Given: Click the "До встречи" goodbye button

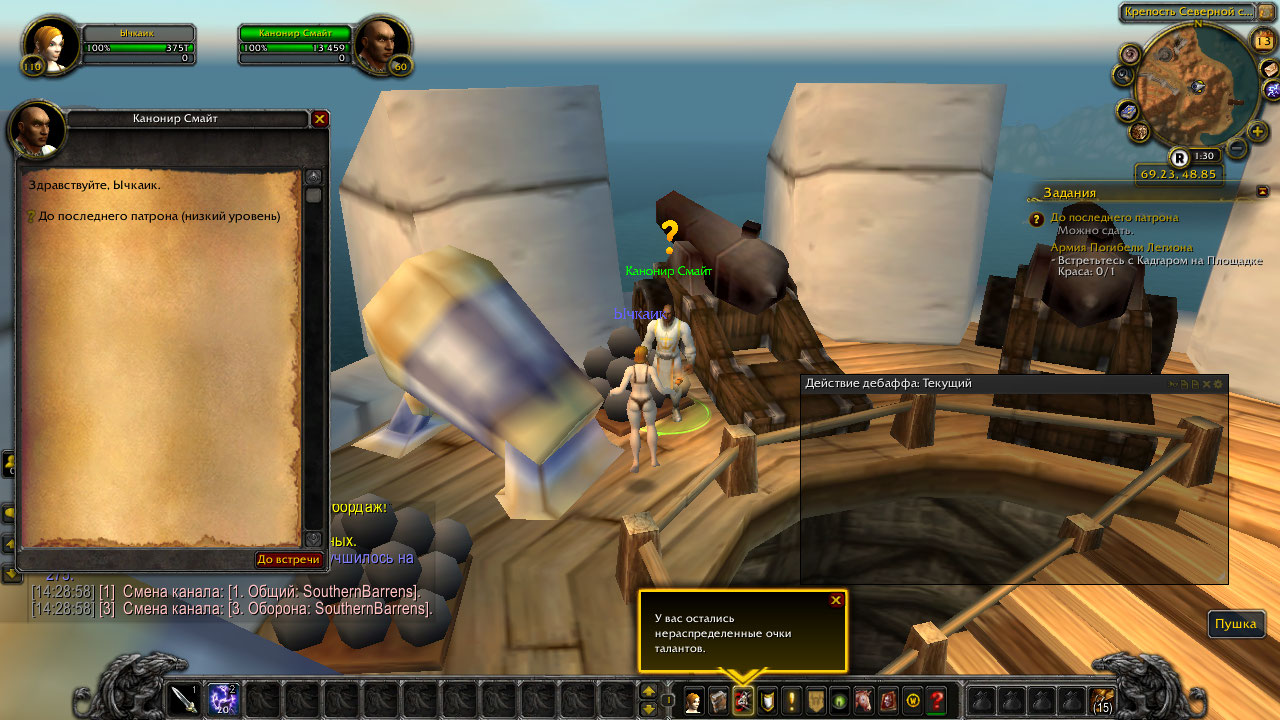Looking at the screenshot, I should (289, 559).
